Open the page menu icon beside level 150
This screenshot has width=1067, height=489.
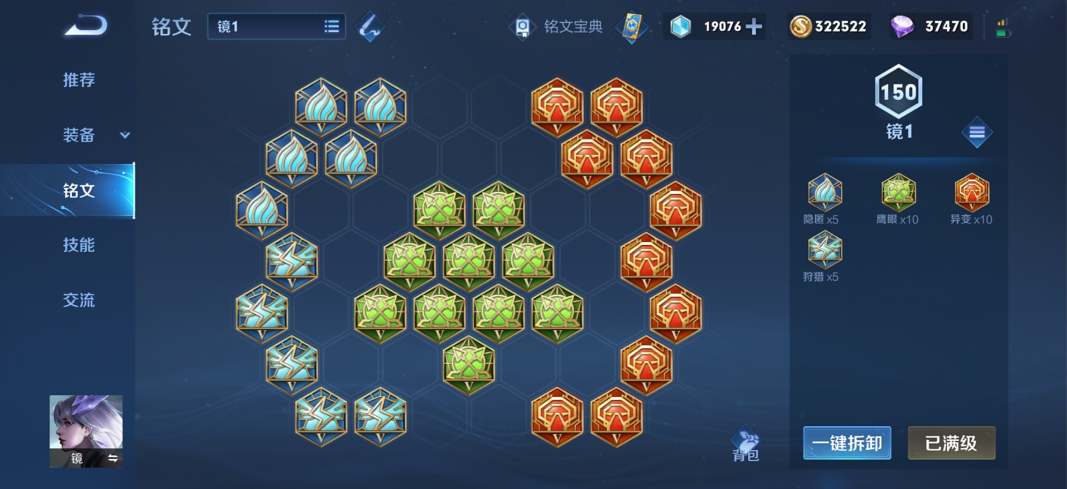tap(977, 133)
